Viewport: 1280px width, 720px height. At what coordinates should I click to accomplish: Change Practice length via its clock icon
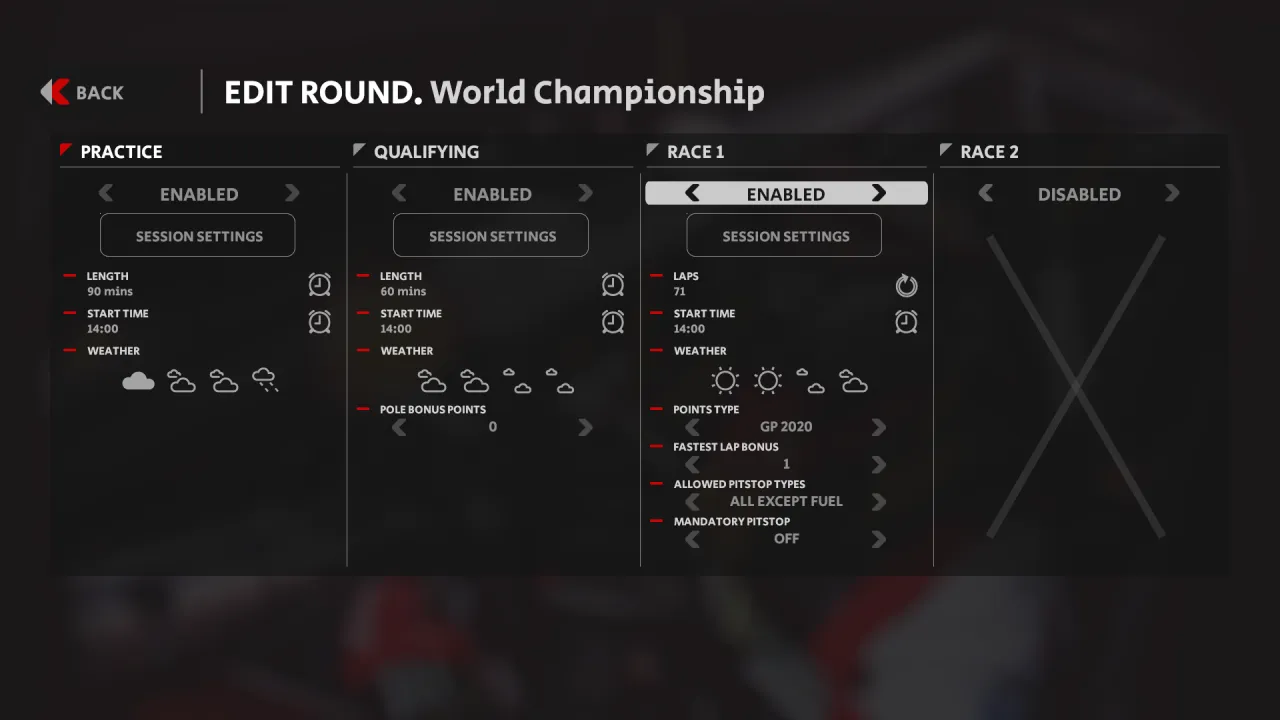click(319, 285)
